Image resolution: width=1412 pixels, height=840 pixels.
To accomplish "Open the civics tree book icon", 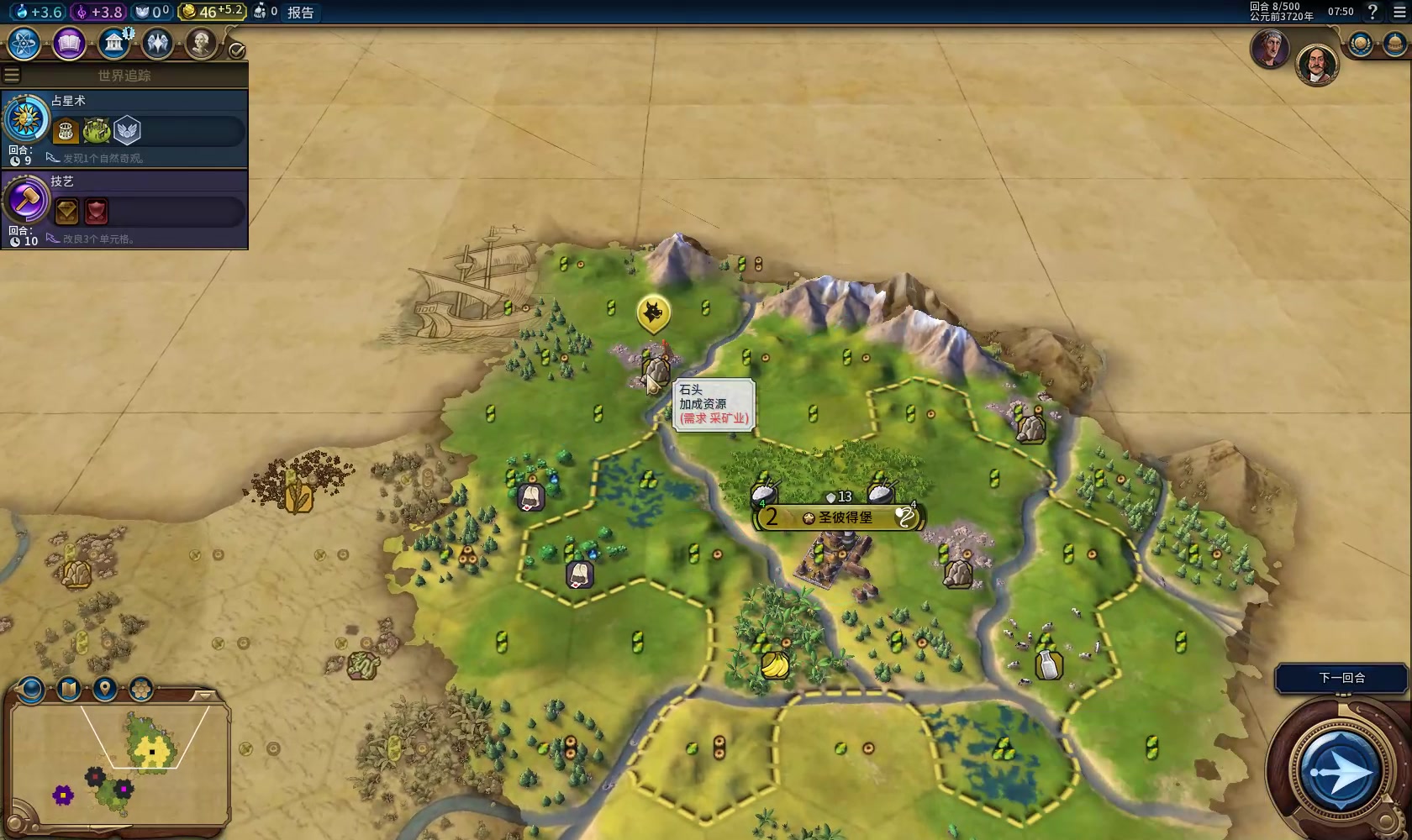I will [x=69, y=44].
